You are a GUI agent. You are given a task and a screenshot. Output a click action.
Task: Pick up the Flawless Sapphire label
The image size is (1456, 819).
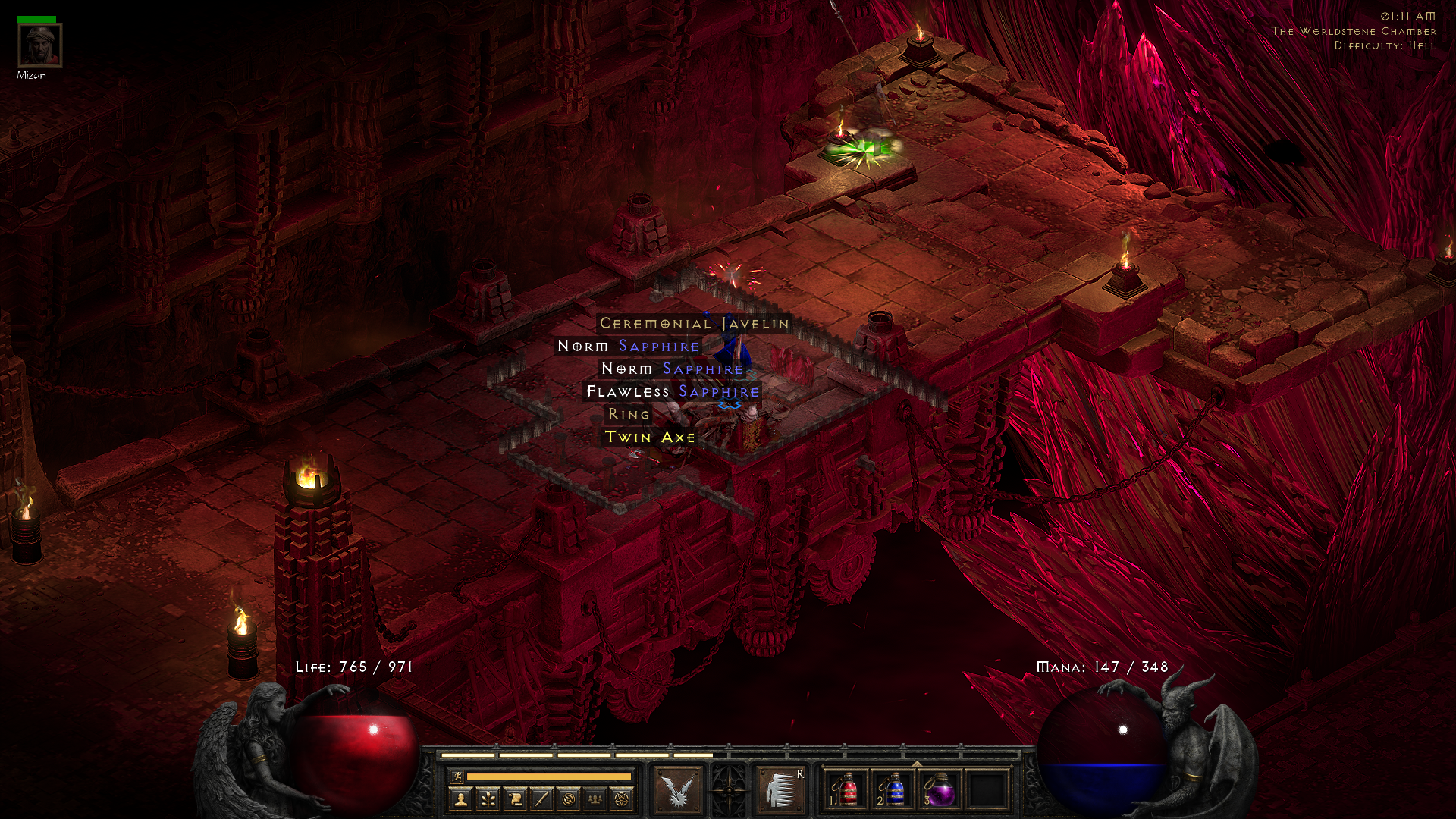[x=672, y=392]
